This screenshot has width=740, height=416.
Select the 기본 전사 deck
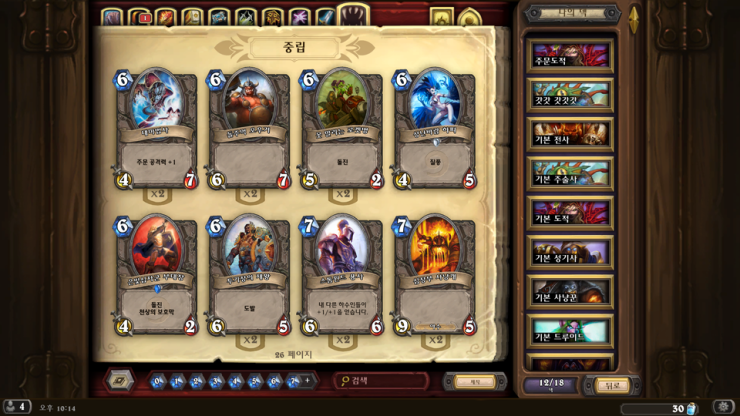[570, 133]
